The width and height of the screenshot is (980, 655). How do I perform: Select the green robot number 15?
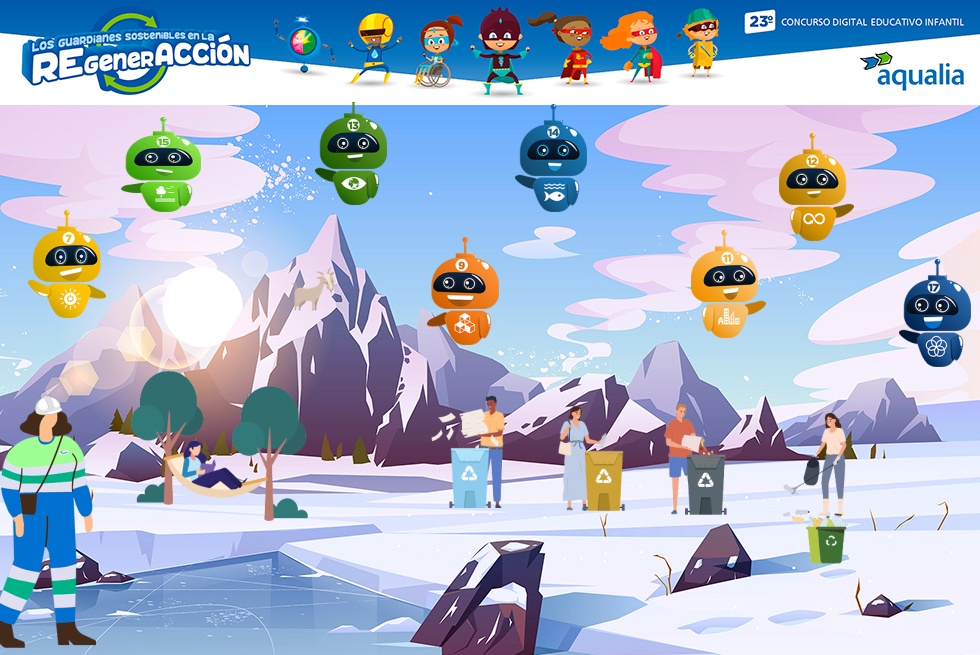point(162,166)
